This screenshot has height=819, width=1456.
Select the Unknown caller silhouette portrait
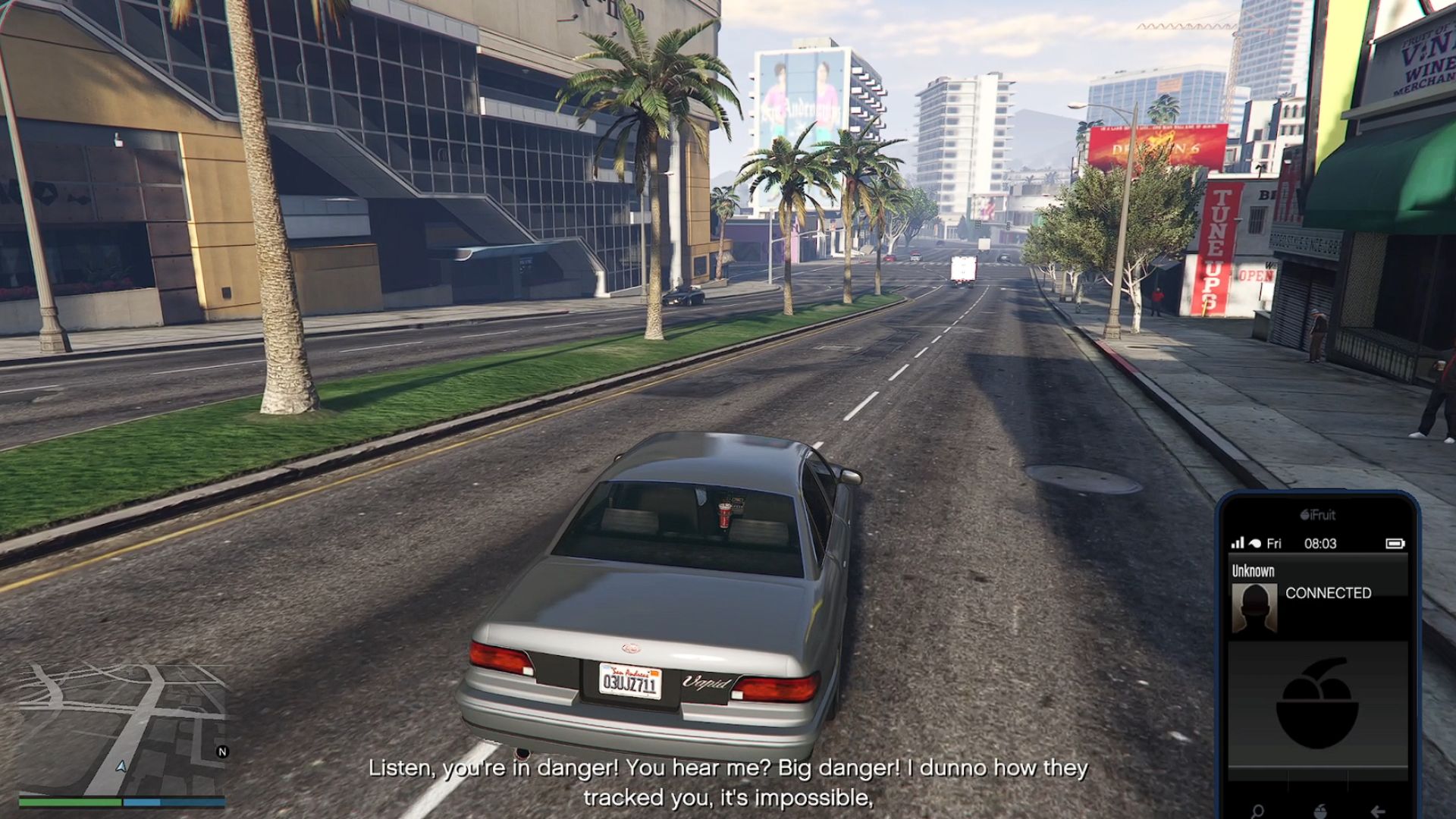1254,607
